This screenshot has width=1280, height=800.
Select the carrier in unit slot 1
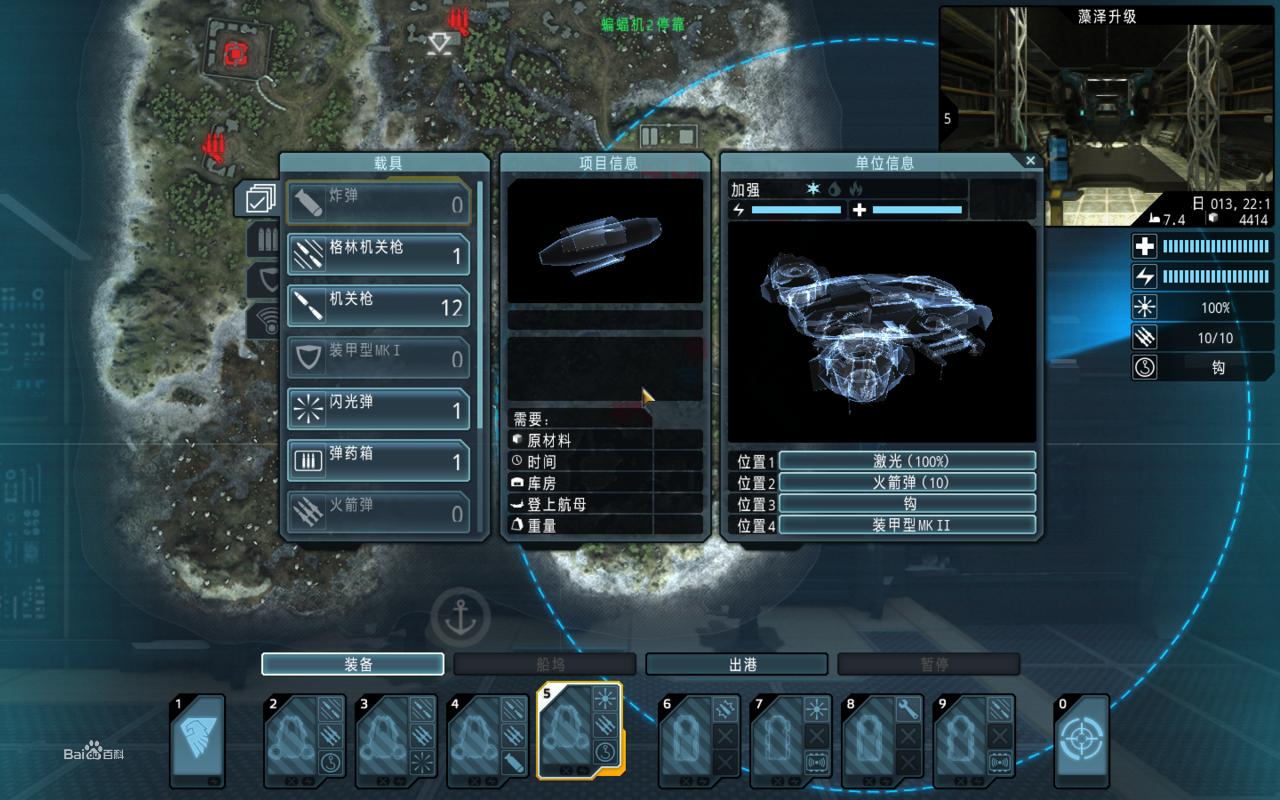coord(197,741)
